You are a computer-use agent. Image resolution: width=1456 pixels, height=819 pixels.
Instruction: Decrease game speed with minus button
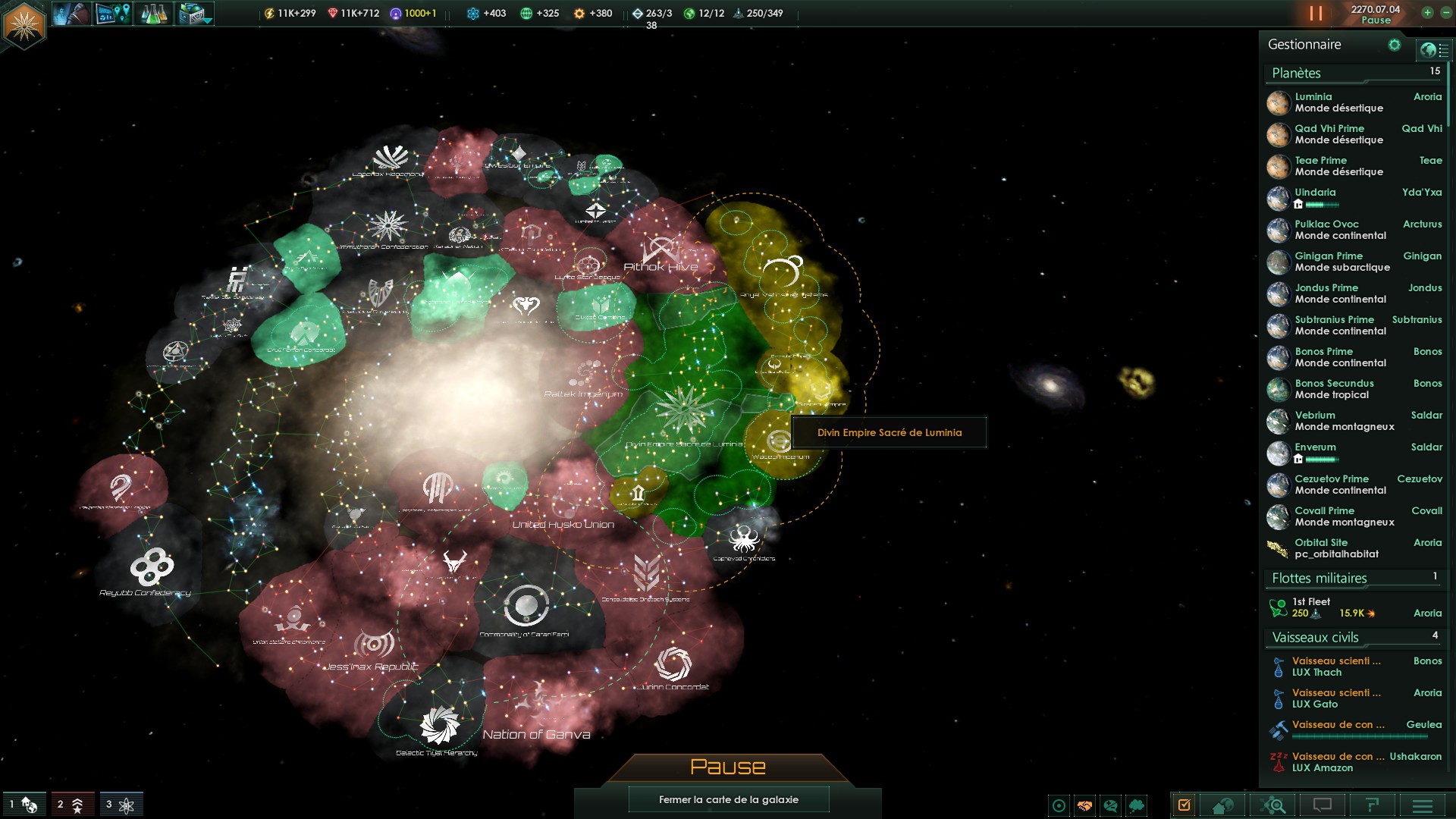pos(1445,13)
